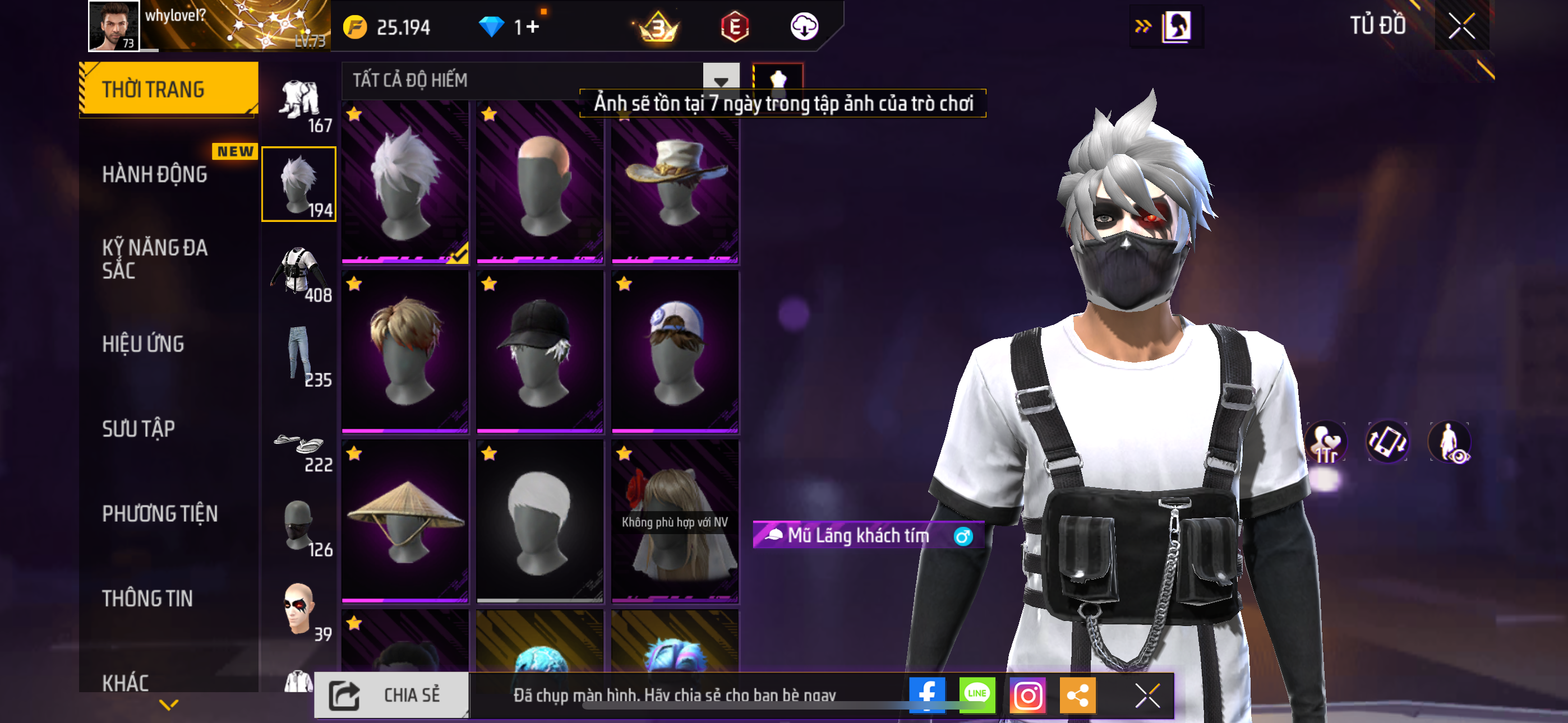This screenshot has height=723, width=1568.
Task: Open the rarity filter dropdown
Action: point(721,80)
